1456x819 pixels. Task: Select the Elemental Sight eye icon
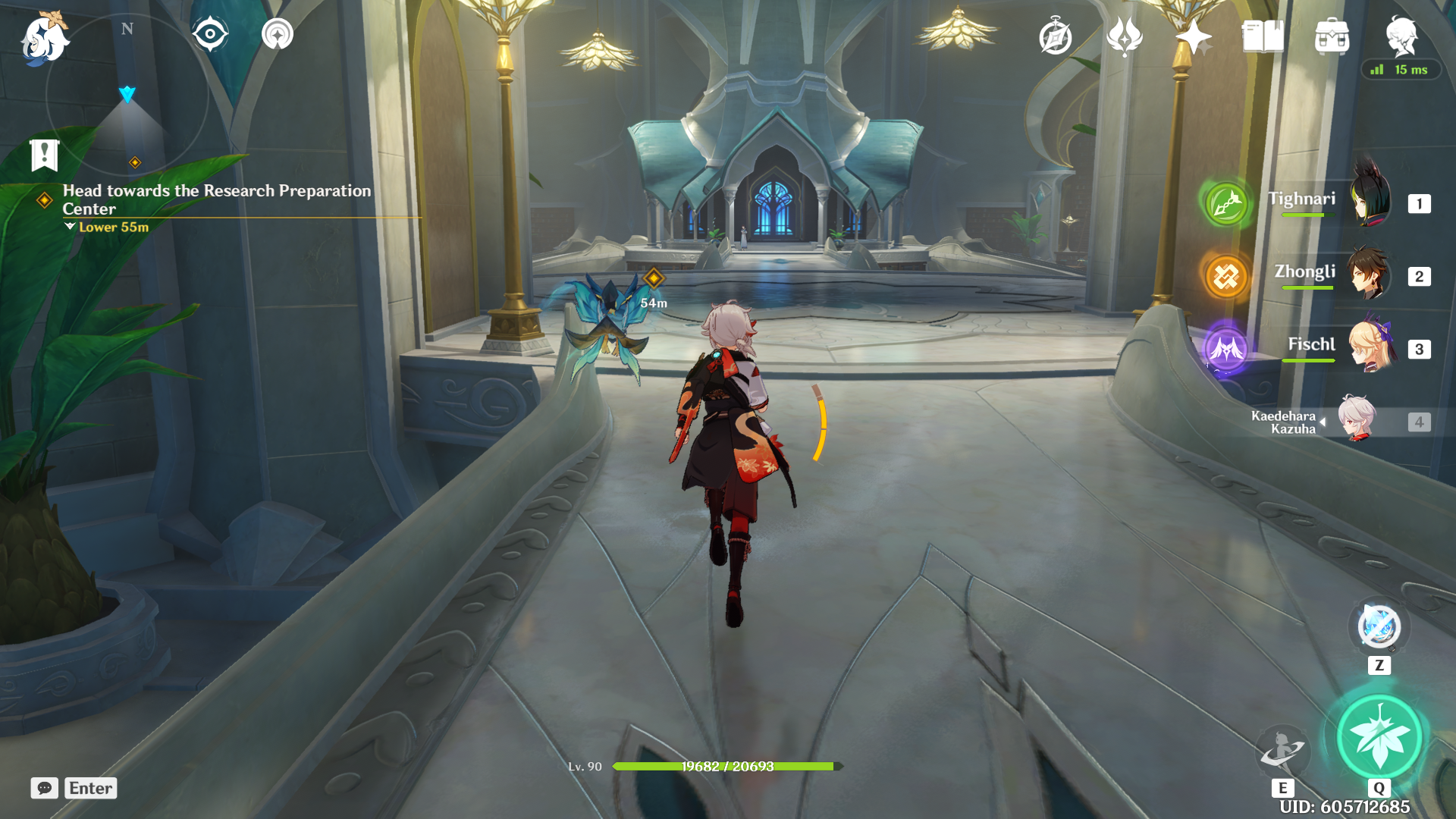coord(210,33)
